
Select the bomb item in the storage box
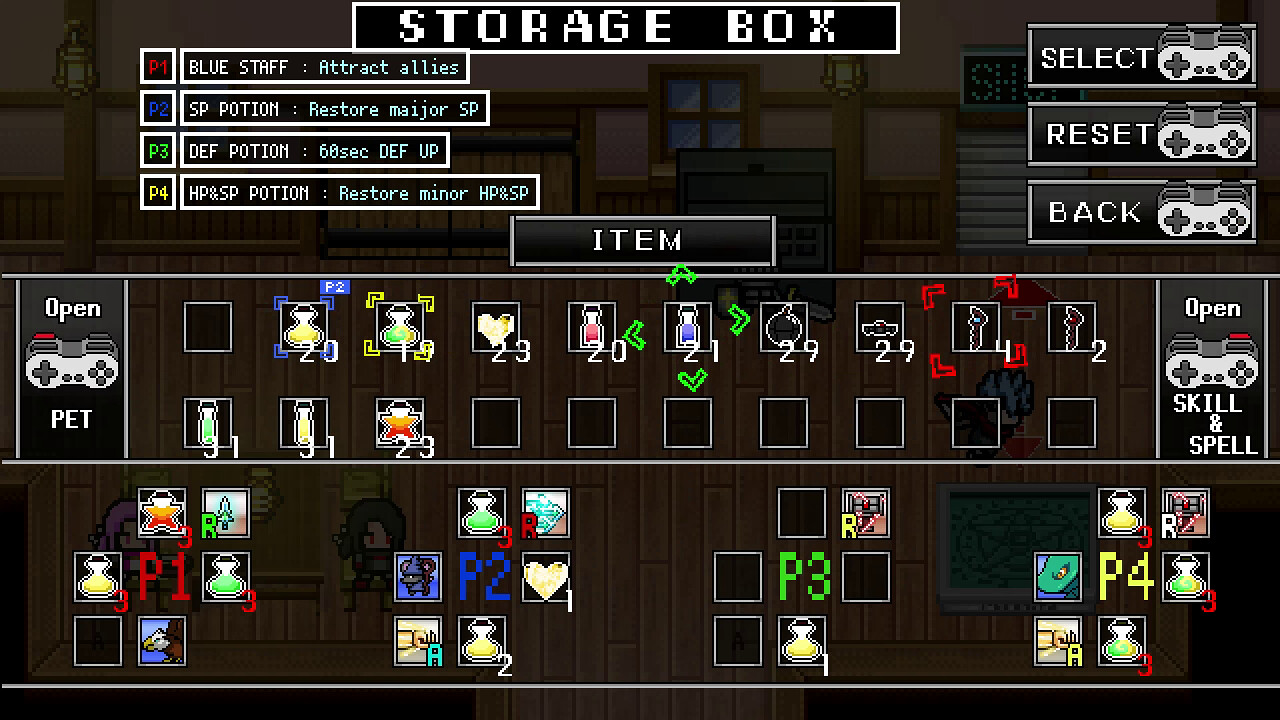tap(784, 325)
